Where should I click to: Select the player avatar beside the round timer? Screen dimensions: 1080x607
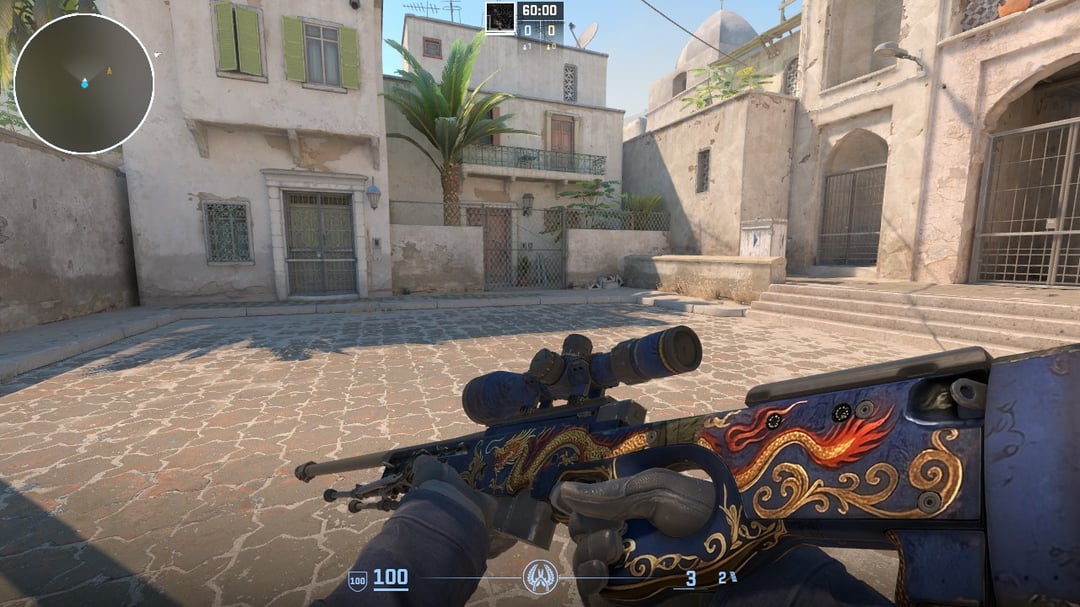[x=500, y=16]
